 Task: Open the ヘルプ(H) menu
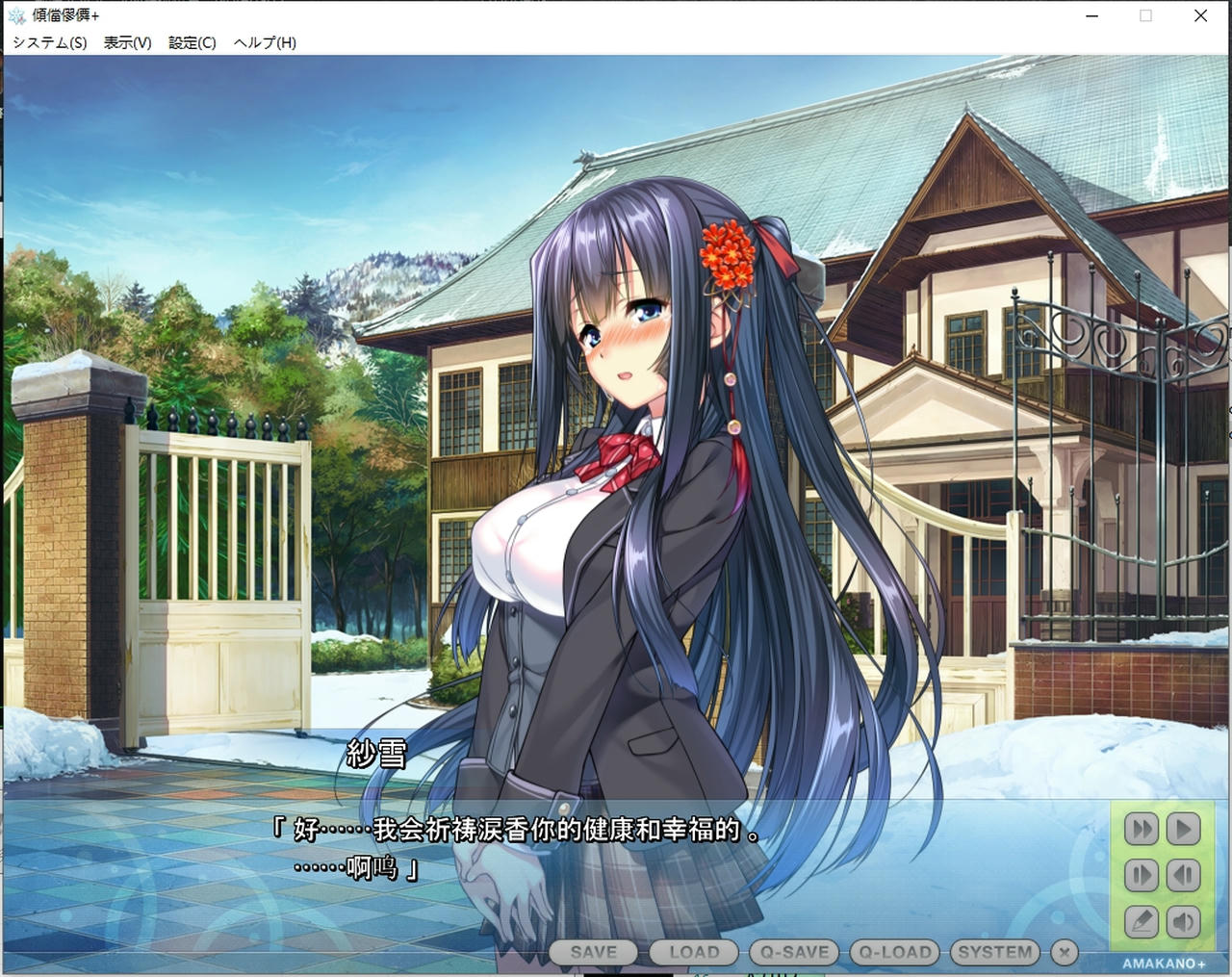pos(264,43)
